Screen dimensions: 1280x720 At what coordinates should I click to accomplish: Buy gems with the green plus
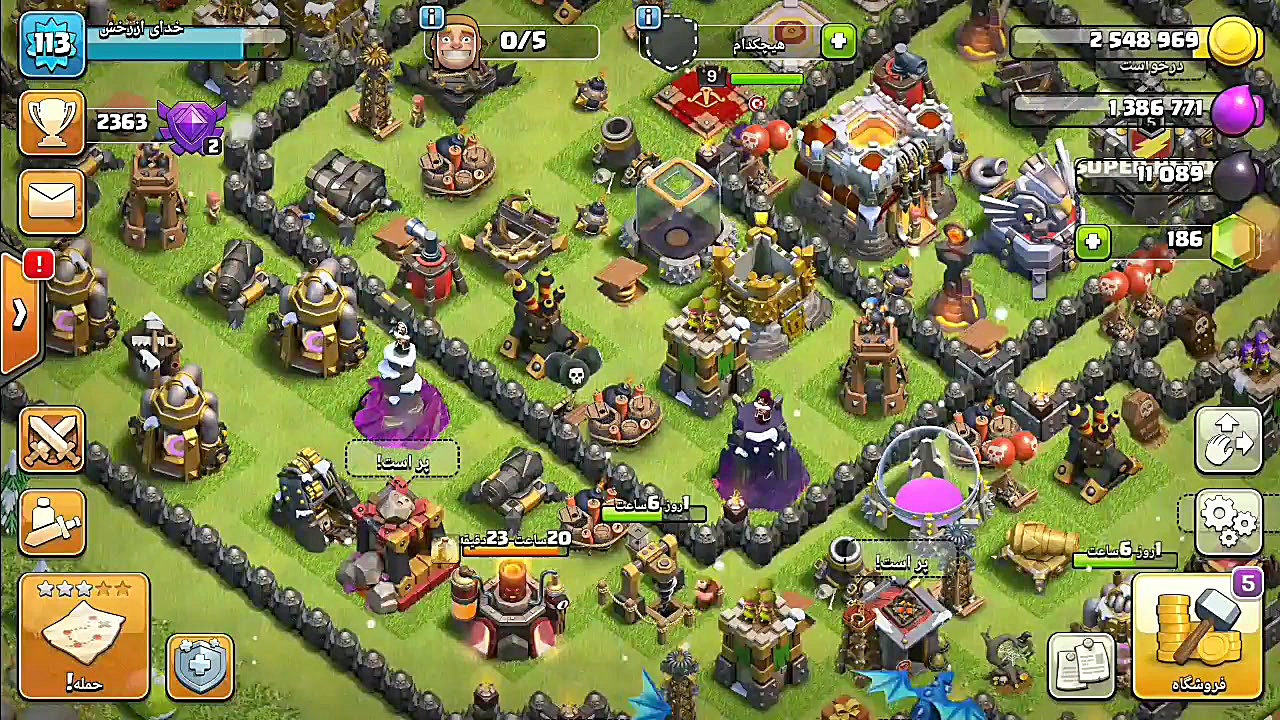coord(1093,241)
